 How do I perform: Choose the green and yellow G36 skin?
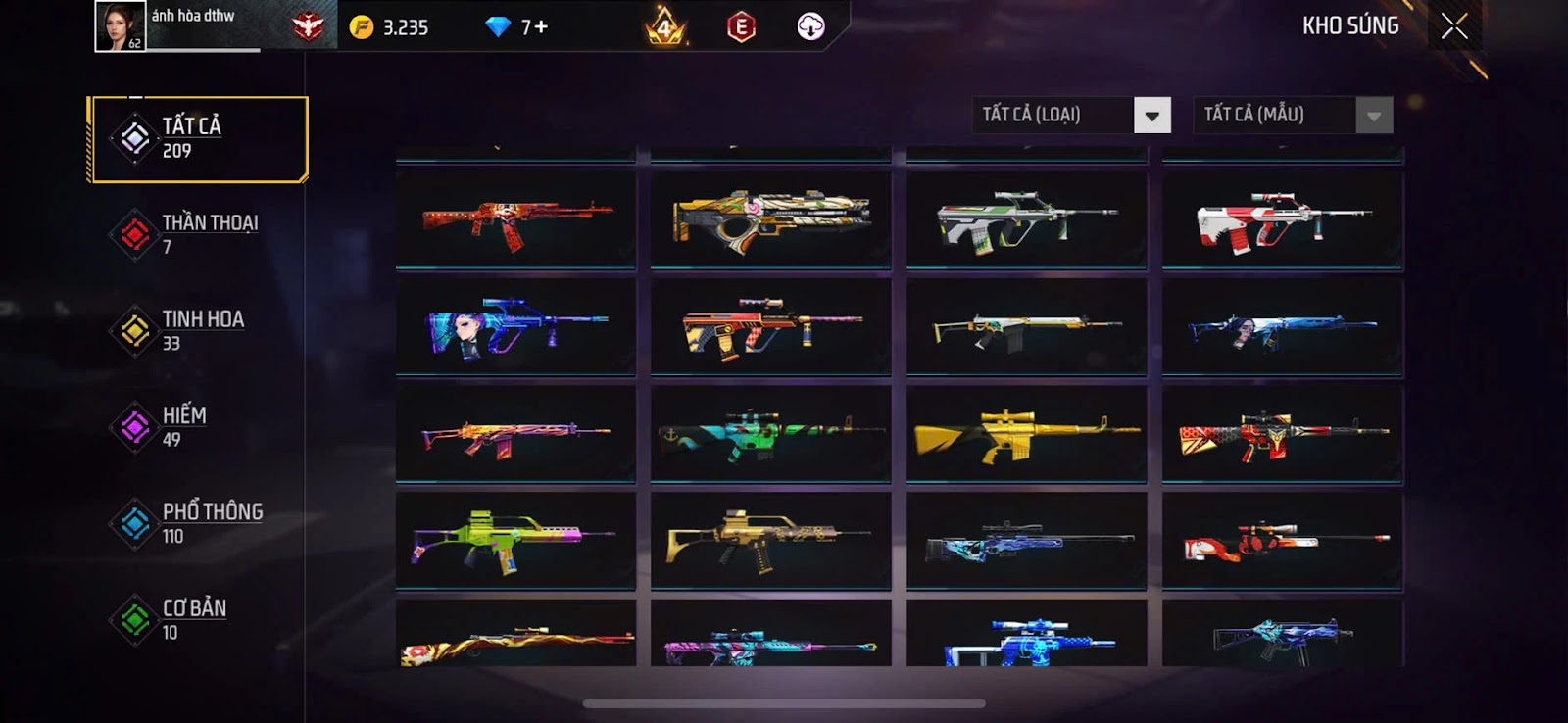pos(515,540)
